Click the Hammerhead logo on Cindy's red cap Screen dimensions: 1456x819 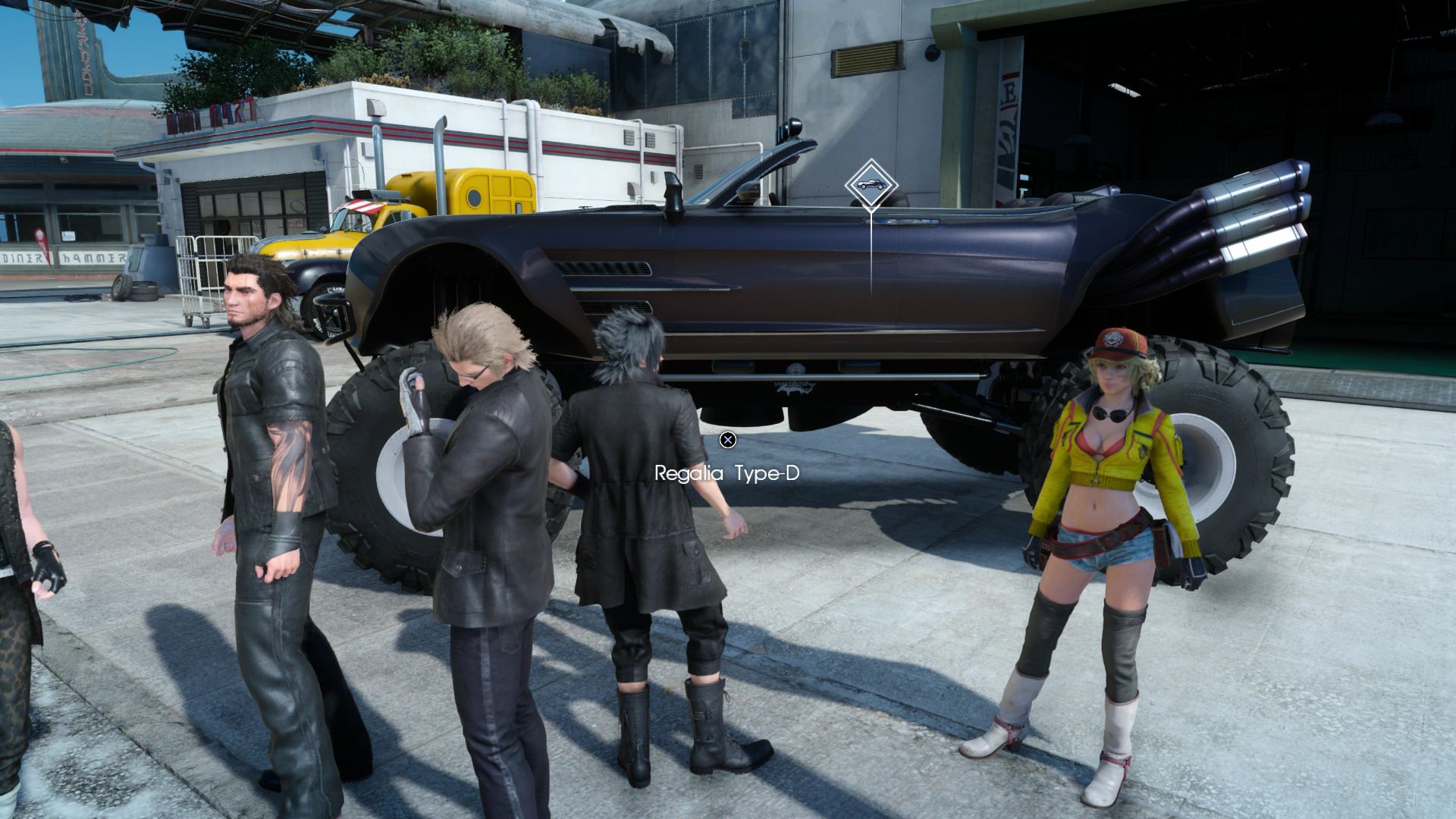pos(1112,338)
